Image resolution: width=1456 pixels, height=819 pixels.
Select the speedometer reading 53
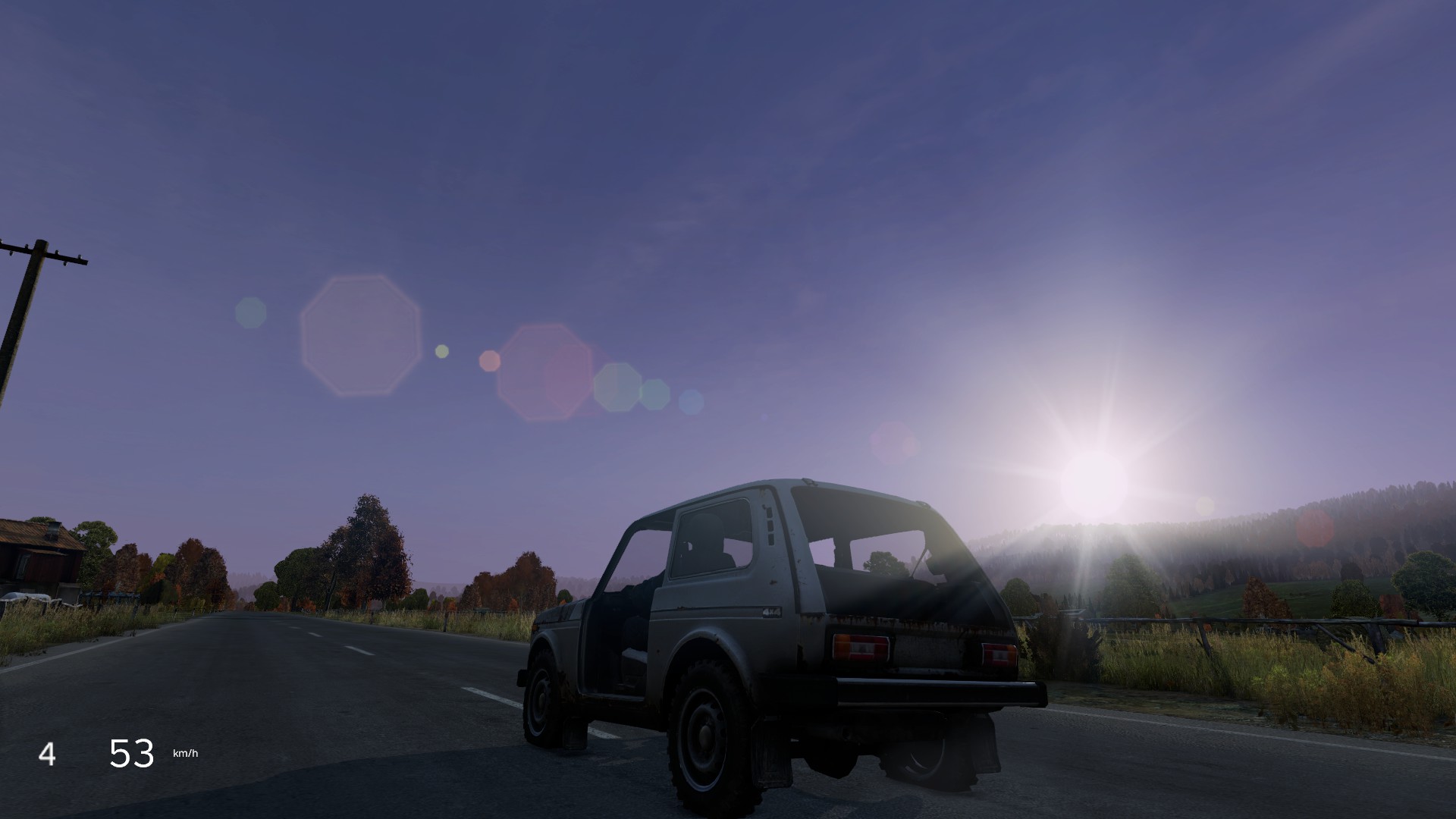pyautogui.click(x=131, y=751)
